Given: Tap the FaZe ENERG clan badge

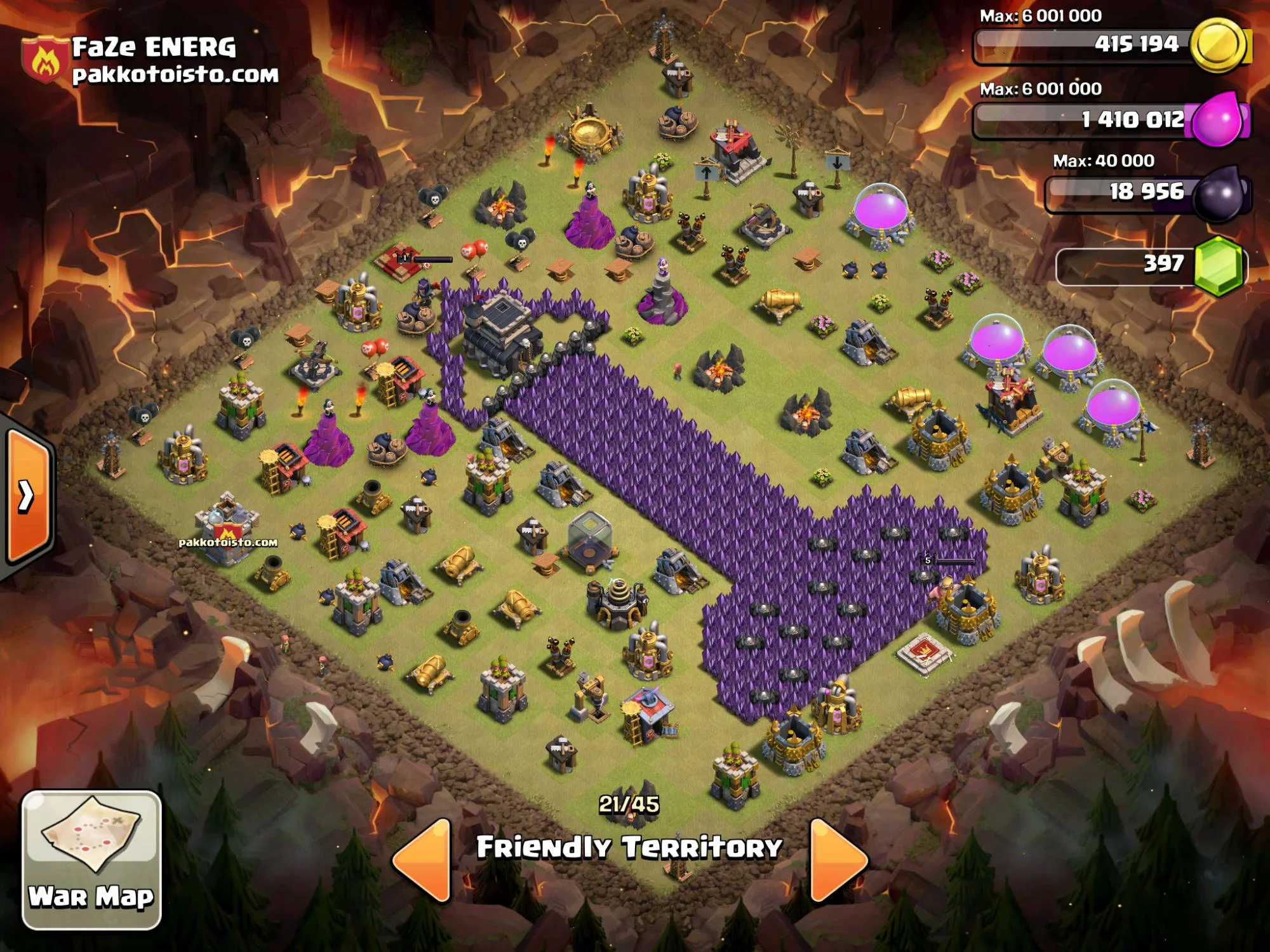Looking at the screenshot, I should 44,60.
